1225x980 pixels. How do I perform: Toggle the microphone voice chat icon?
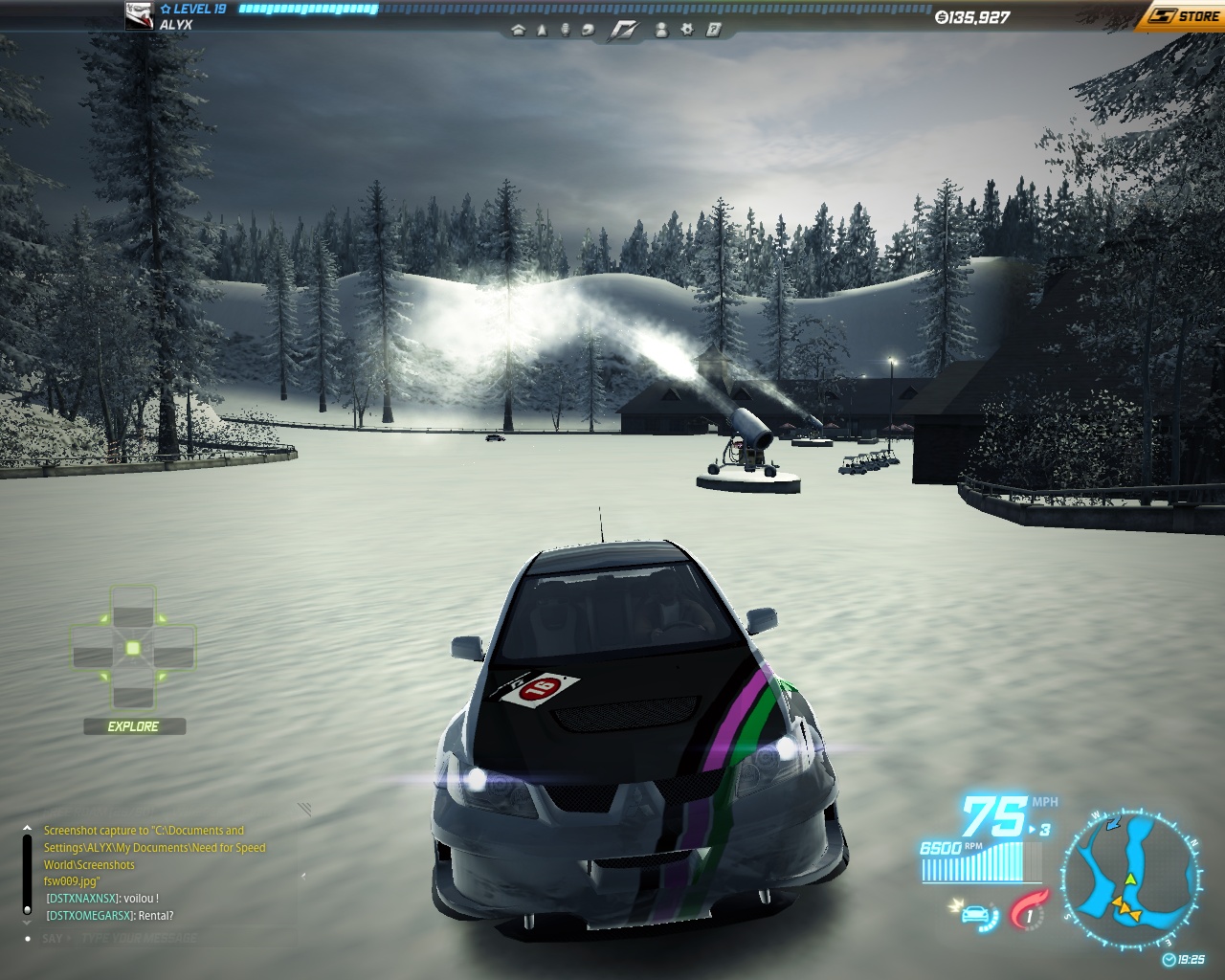[565, 30]
